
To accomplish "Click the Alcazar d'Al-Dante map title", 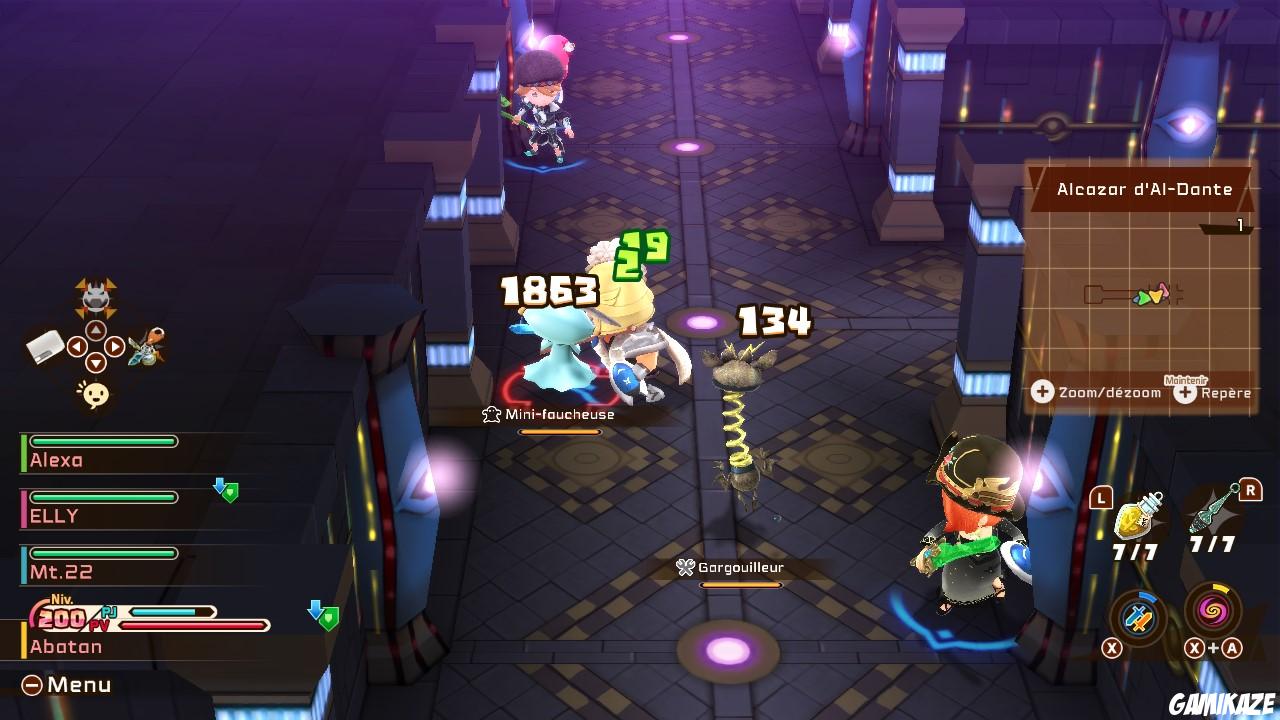I will pyautogui.click(x=1146, y=188).
